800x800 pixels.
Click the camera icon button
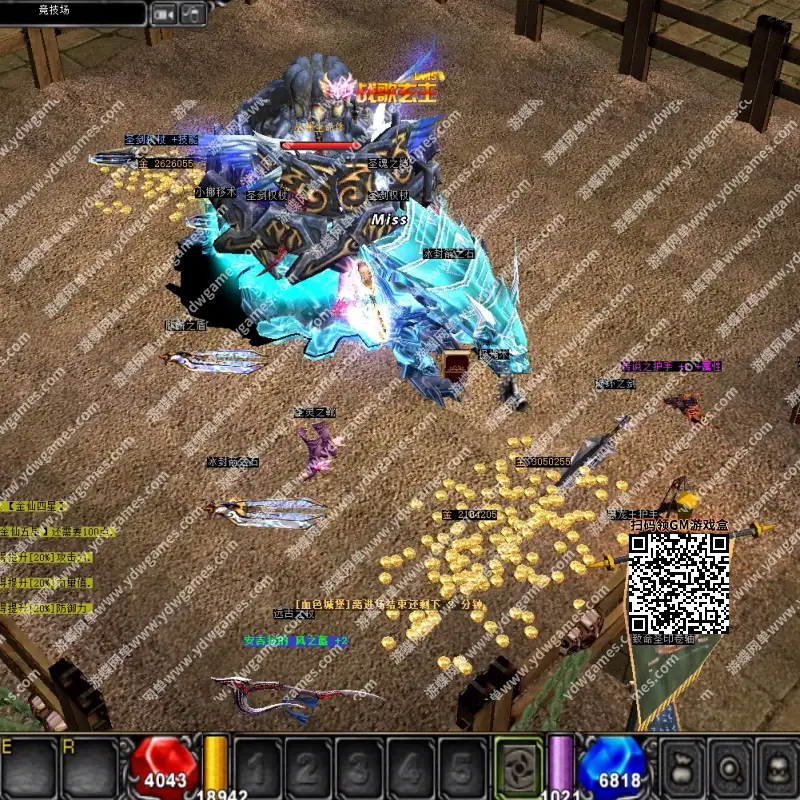[x=164, y=13]
